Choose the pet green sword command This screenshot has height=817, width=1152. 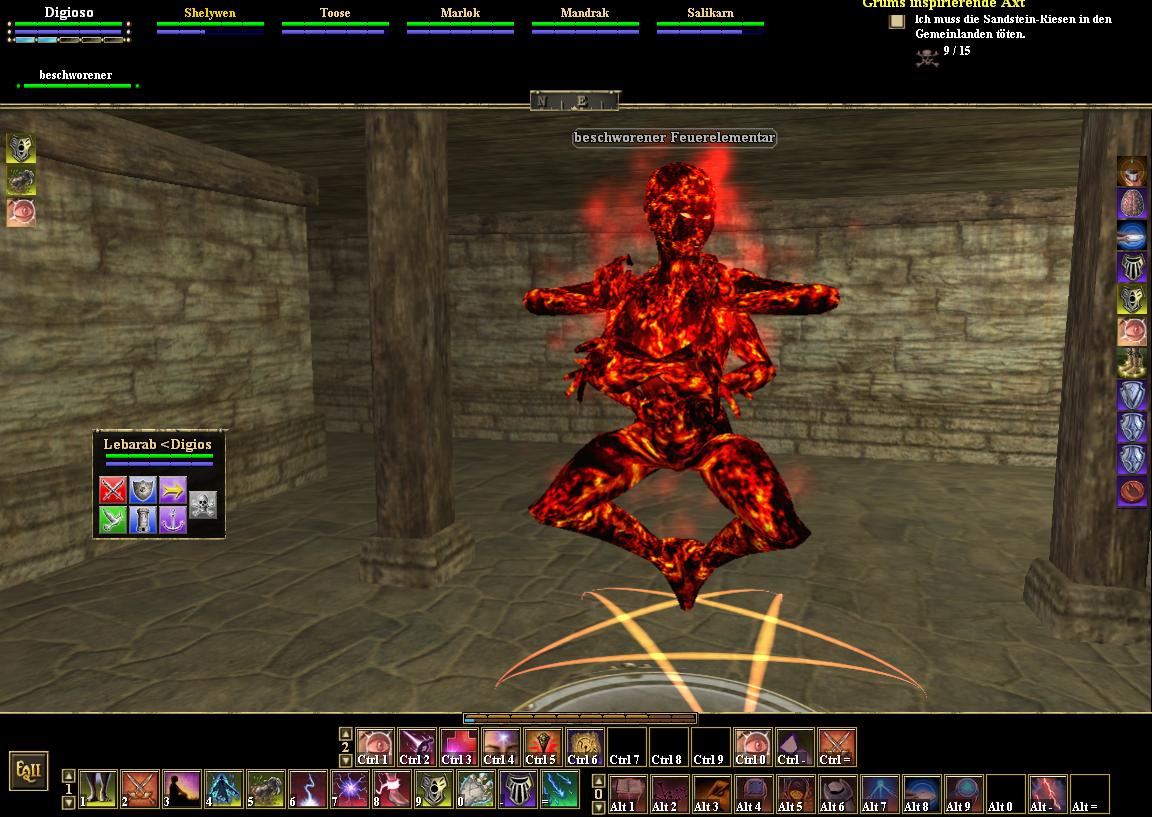click(x=113, y=520)
